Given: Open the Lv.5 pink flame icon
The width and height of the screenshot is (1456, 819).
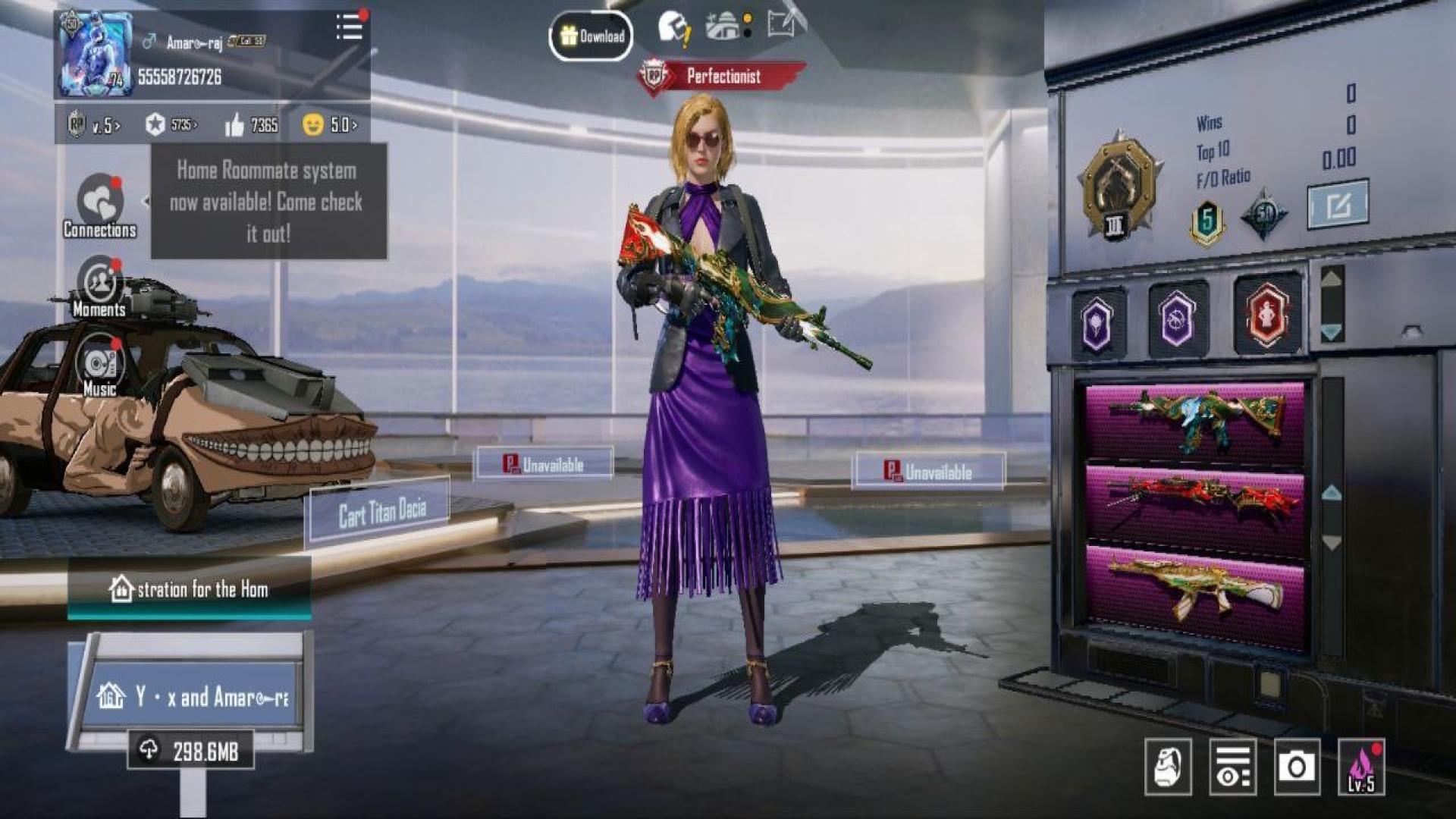Looking at the screenshot, I should click(1361, 767).
